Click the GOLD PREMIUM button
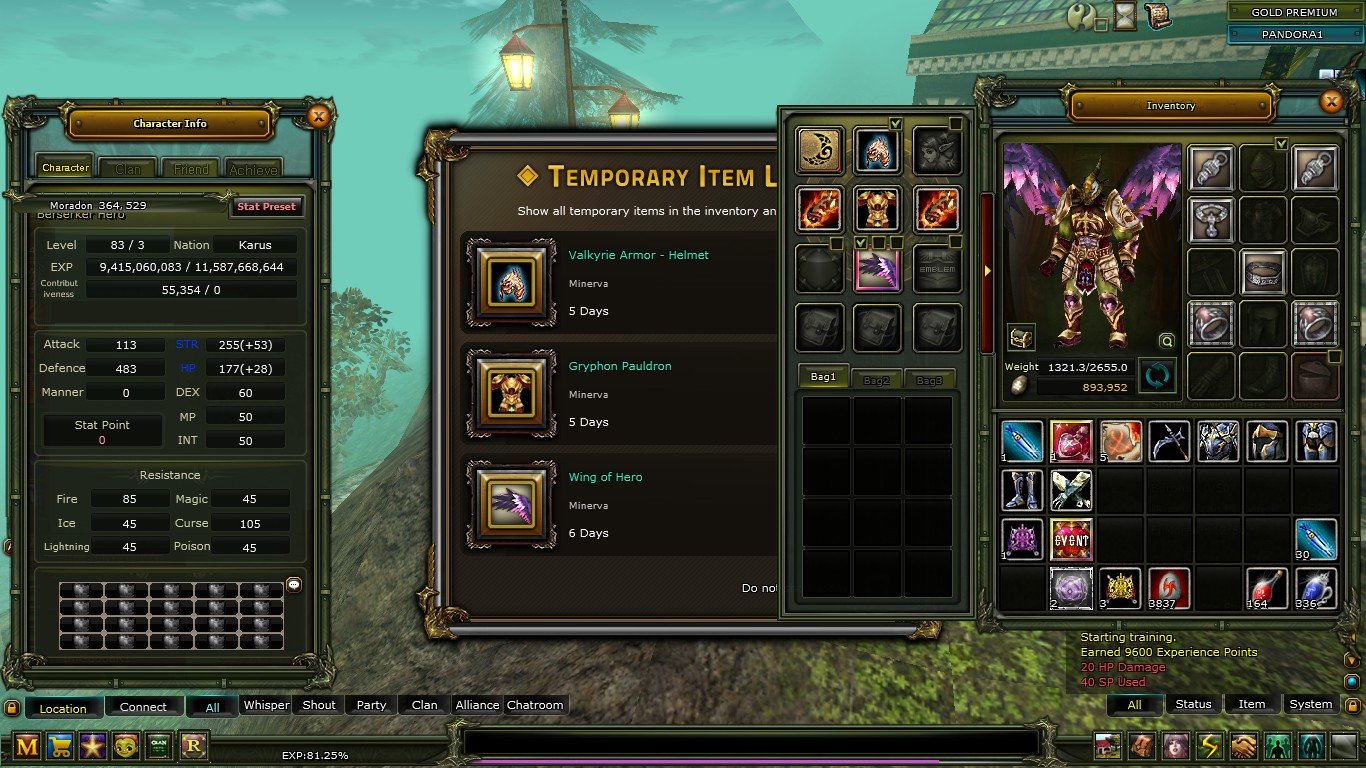The height and width of the screenshot is (768, 1366). pos(1294,13)
